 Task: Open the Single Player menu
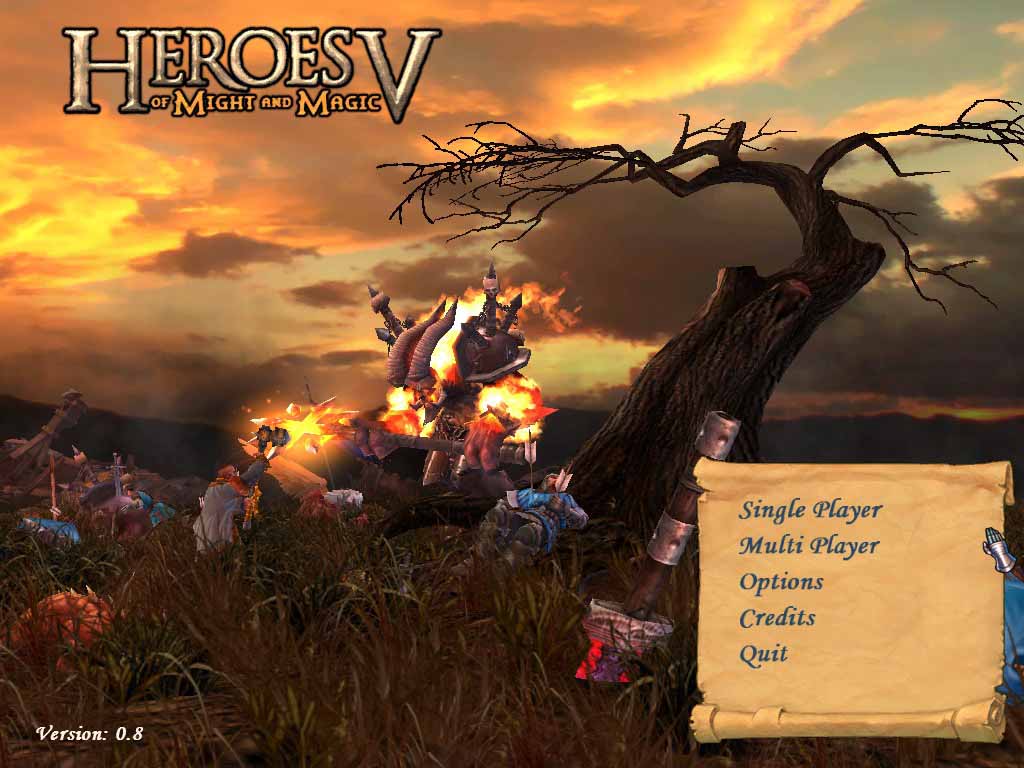pyautogui.click(x=810, y=510)
